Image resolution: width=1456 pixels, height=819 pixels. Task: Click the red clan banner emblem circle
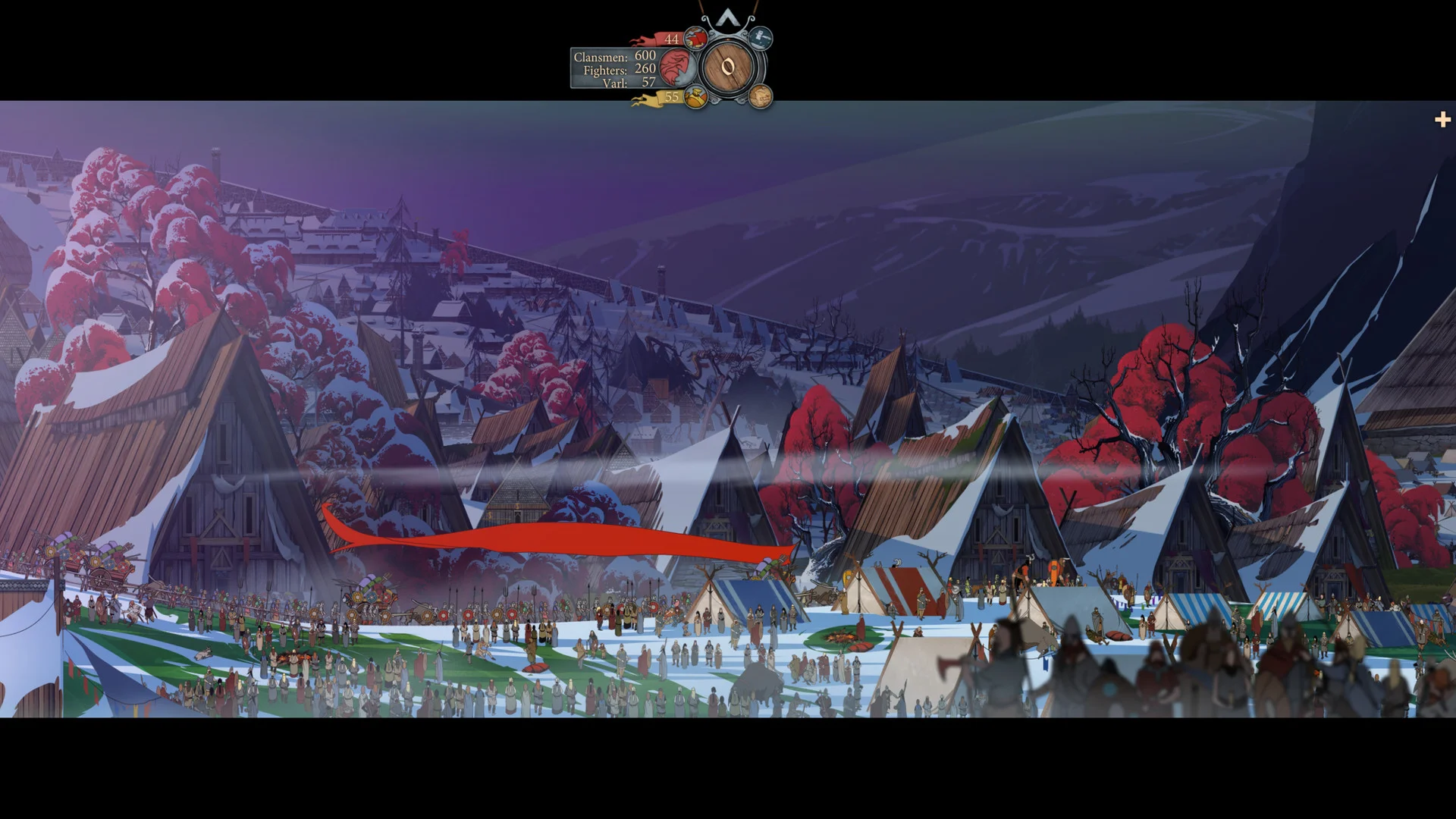(677, 67)
